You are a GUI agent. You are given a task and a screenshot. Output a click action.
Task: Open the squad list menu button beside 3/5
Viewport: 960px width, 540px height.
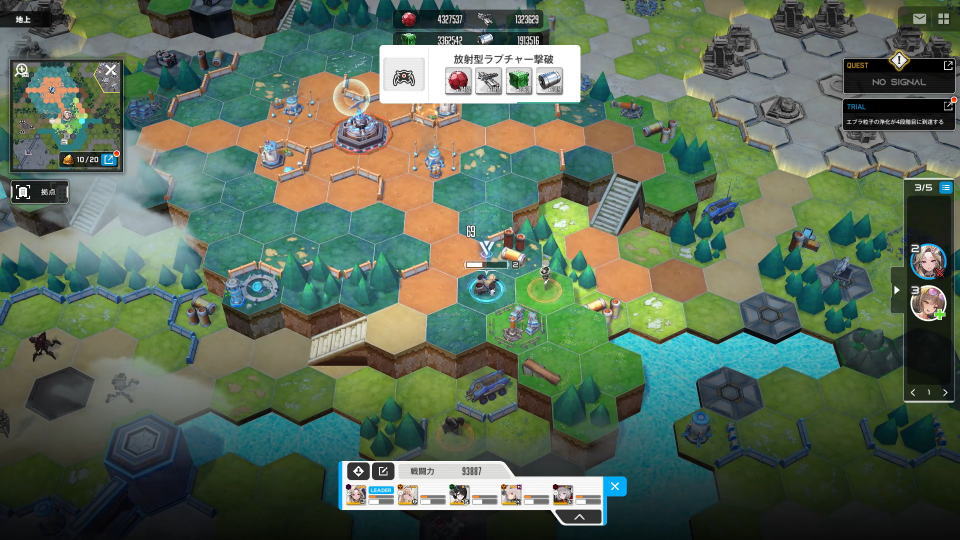(x=945, y=187)
